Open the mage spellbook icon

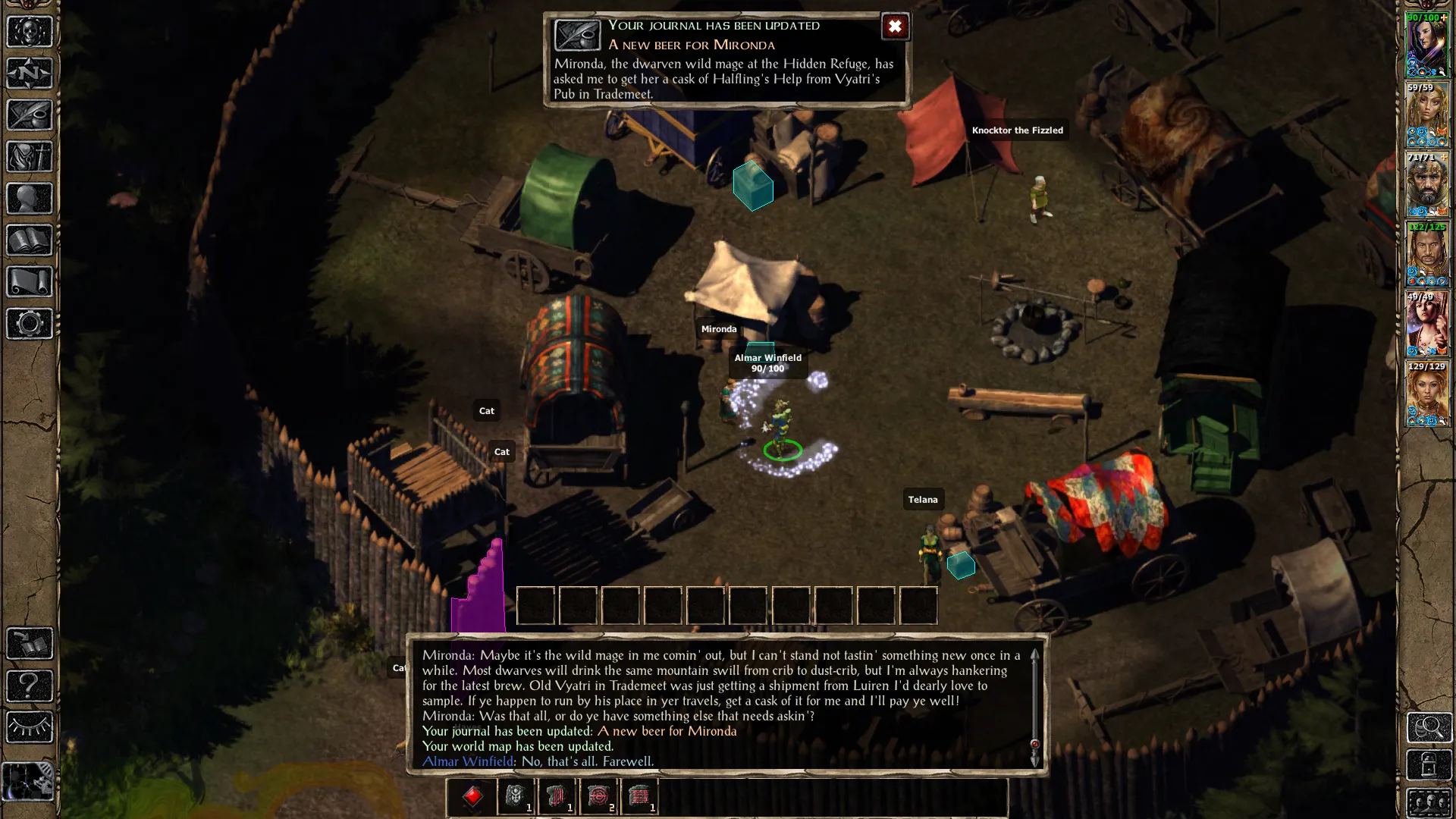[30, 240]
